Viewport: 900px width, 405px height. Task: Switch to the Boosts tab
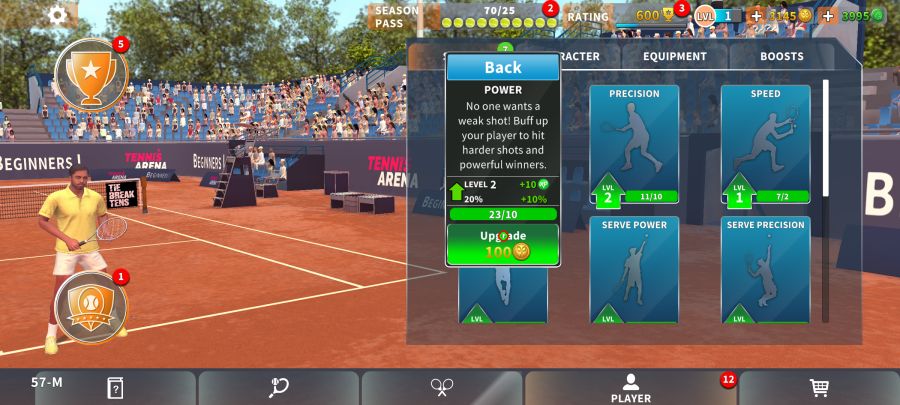(781, 57)
